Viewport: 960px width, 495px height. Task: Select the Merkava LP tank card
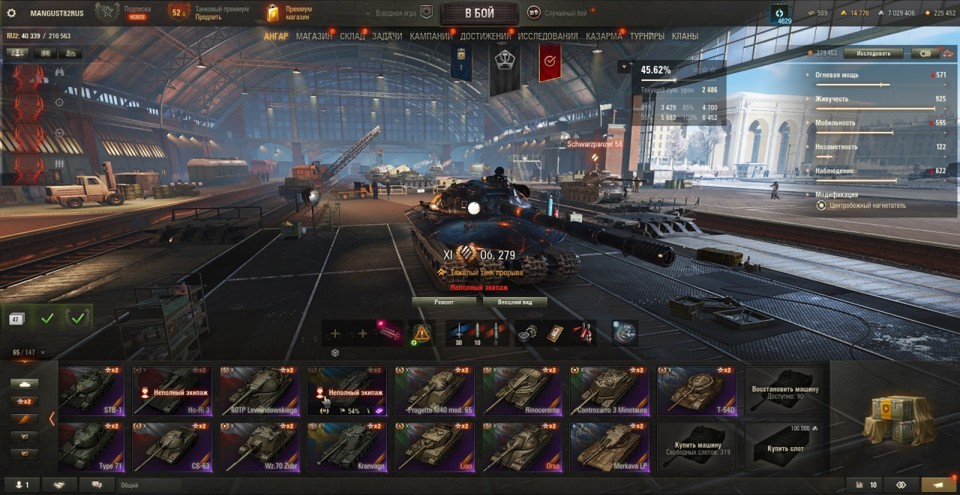coord(609,446)
